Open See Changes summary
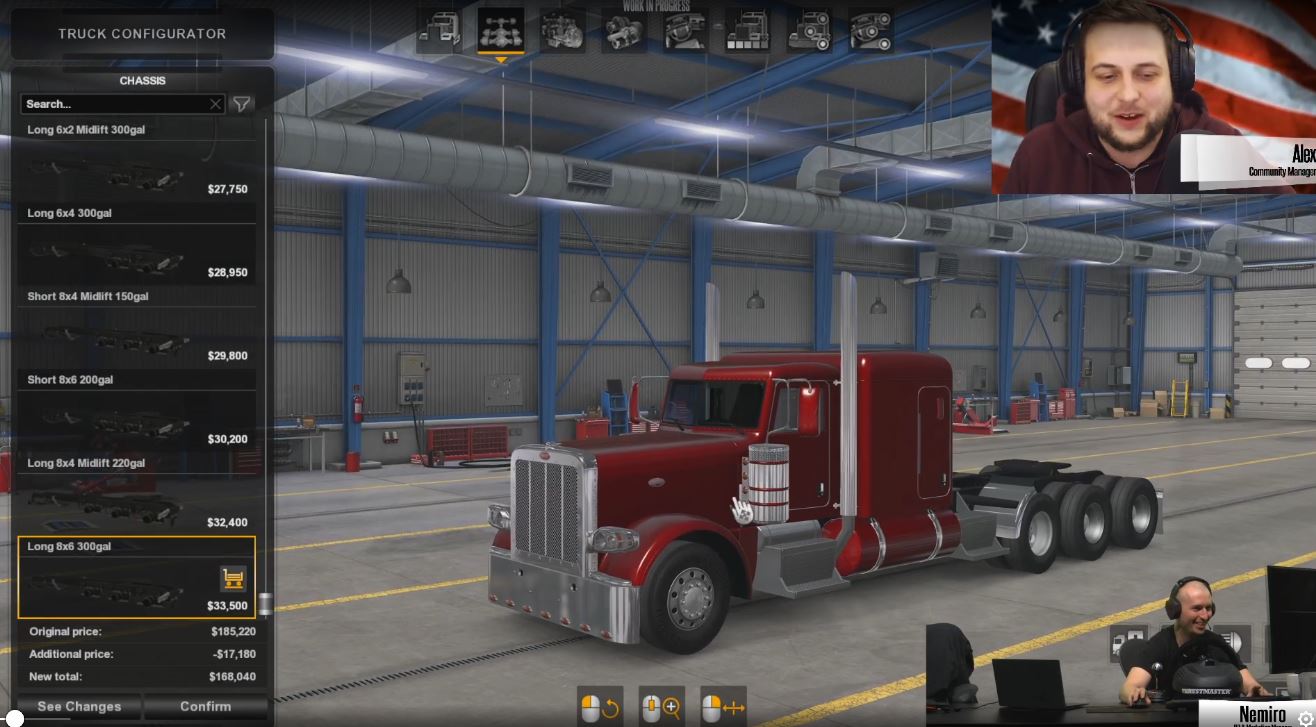 tap(79, 706)
